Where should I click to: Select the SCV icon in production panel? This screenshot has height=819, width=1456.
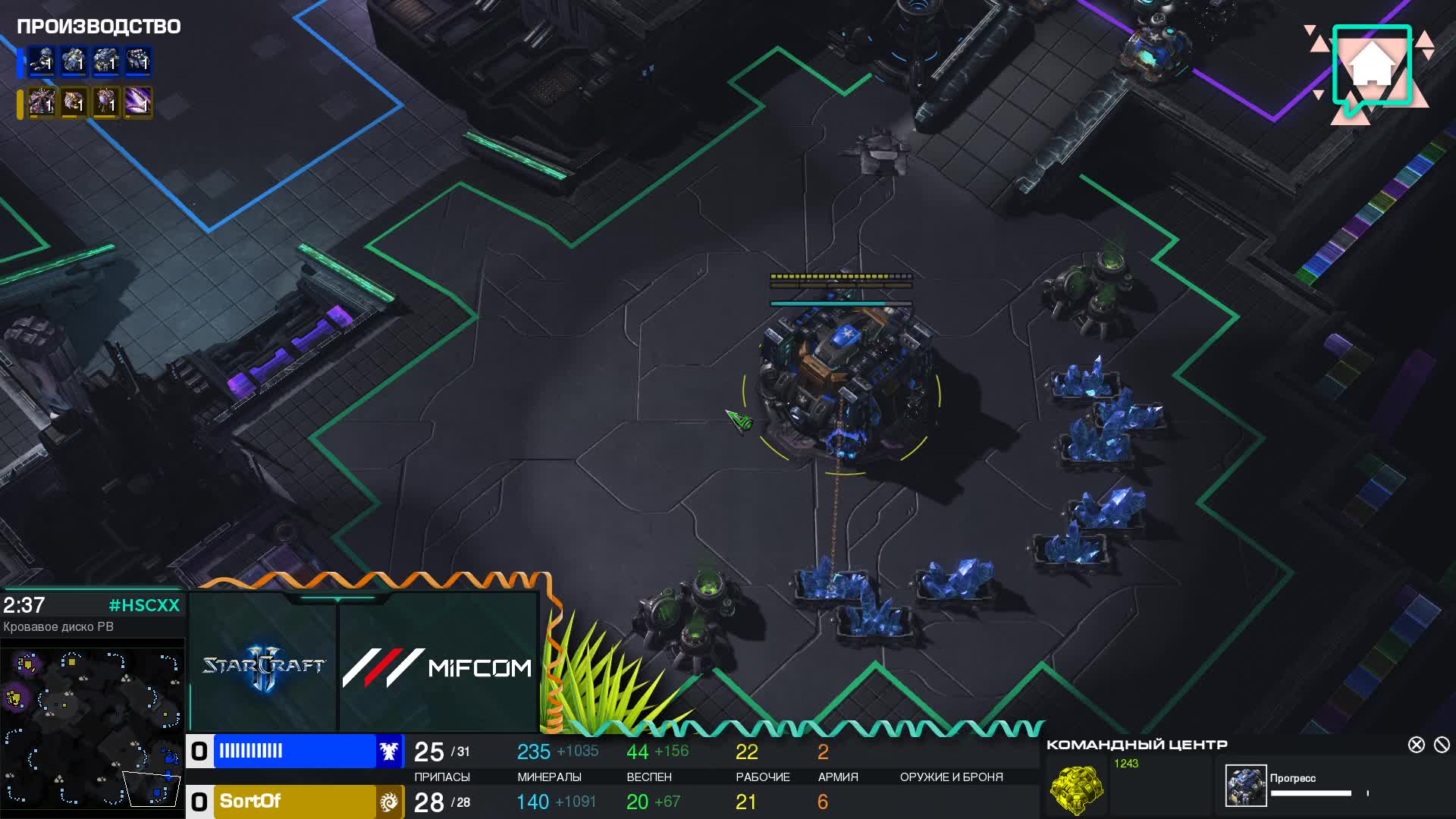[x=42, y=61]
